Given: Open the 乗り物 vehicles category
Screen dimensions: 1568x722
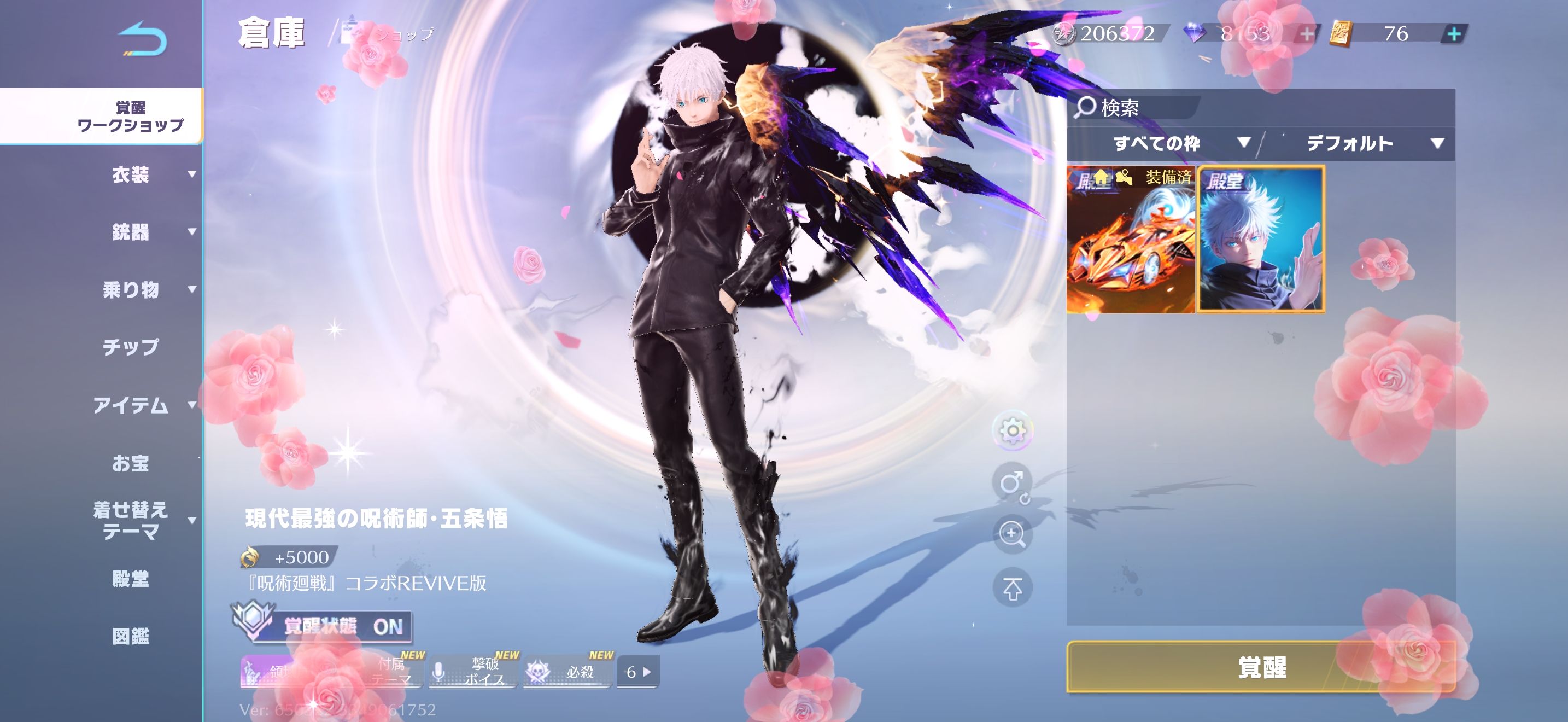Looking at the screenshot, I should [130, 290].
